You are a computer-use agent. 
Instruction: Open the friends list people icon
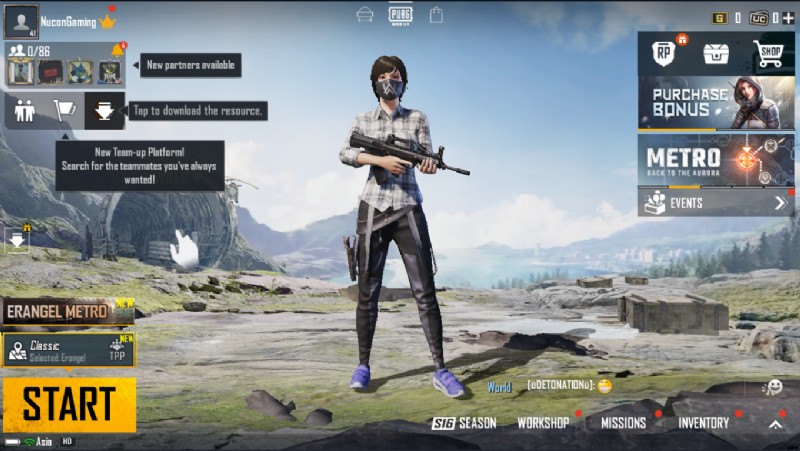[25, 110]
